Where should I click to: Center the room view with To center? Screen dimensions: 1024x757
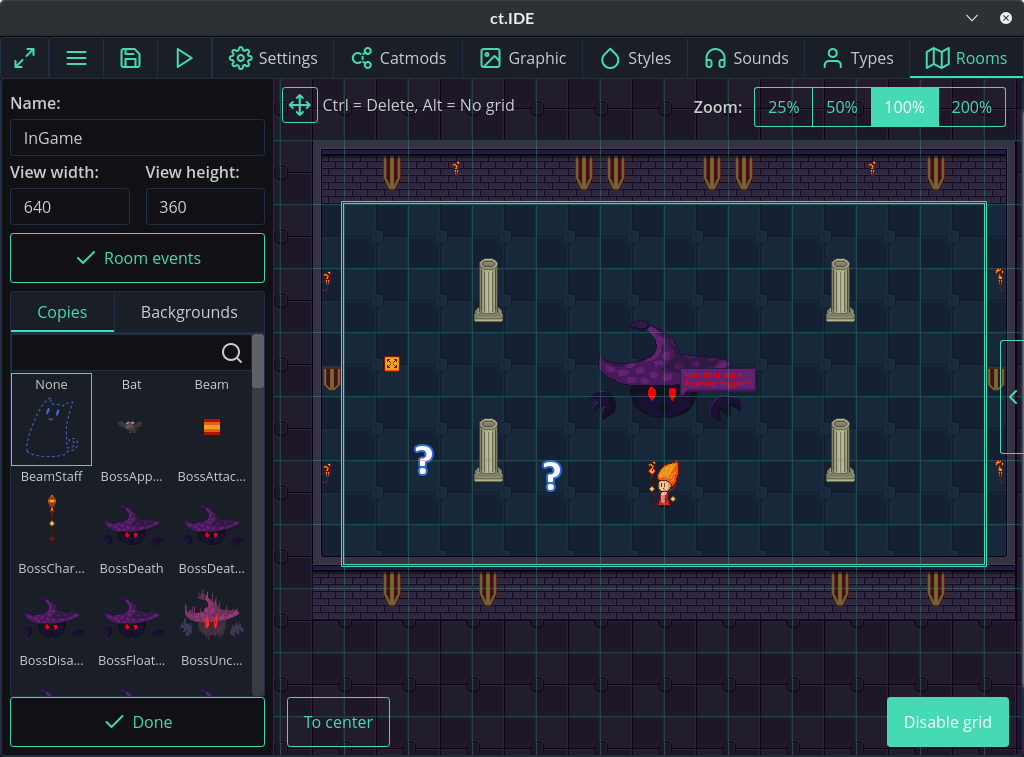338,722
